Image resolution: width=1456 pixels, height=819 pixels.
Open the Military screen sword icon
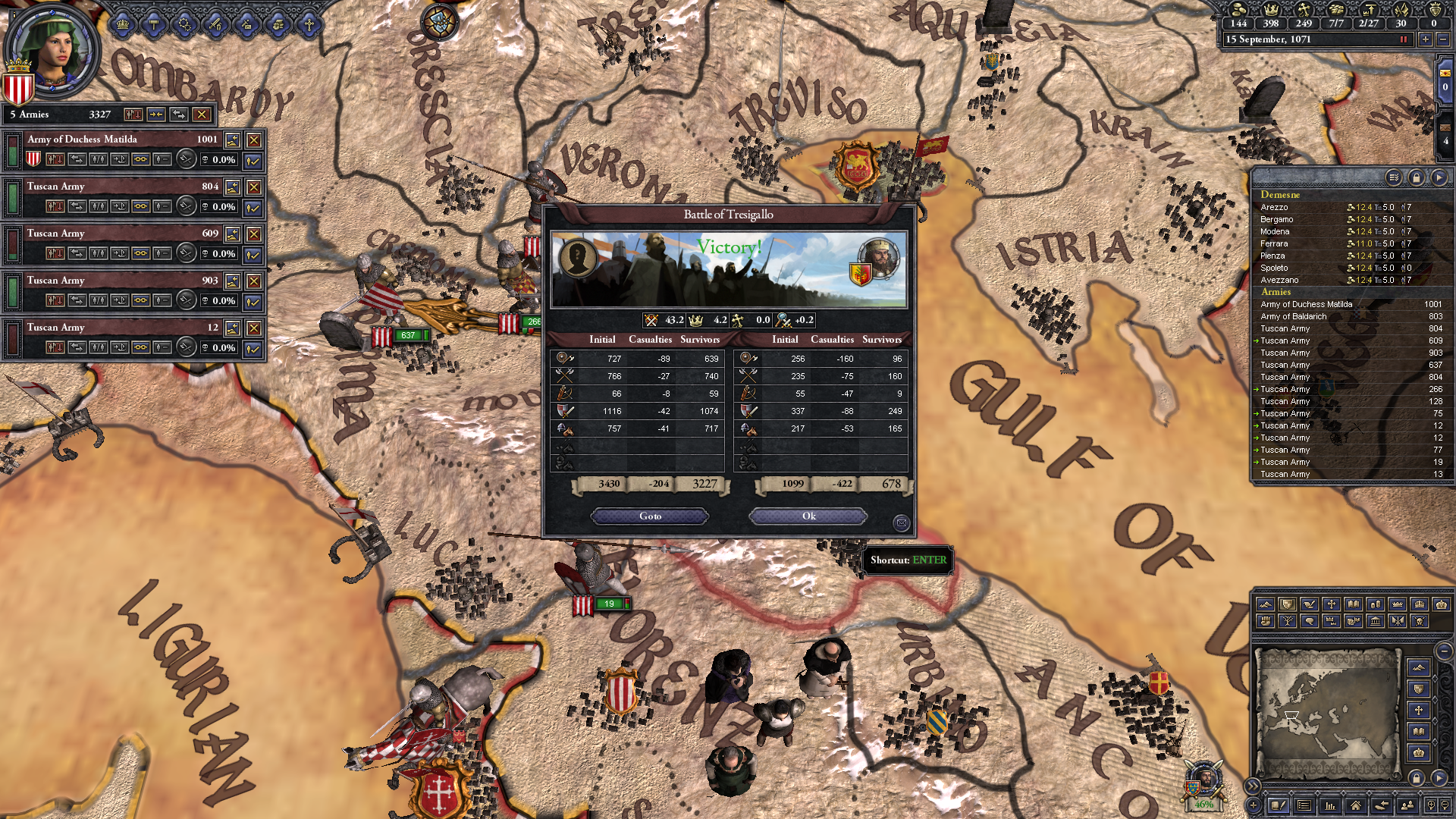(x=215, y=25)
